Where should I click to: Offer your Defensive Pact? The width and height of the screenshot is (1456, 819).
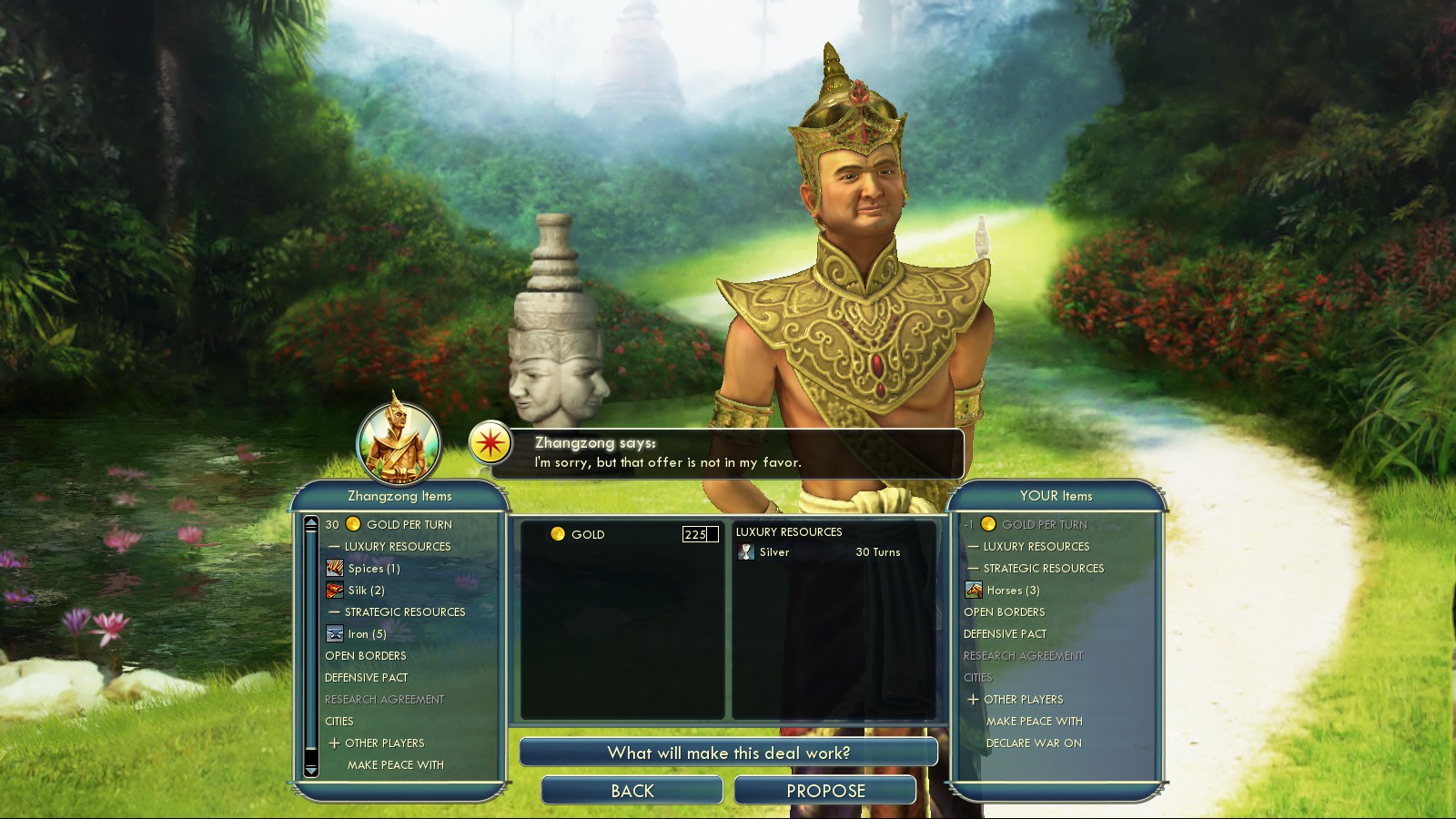tap(1005, 634)
